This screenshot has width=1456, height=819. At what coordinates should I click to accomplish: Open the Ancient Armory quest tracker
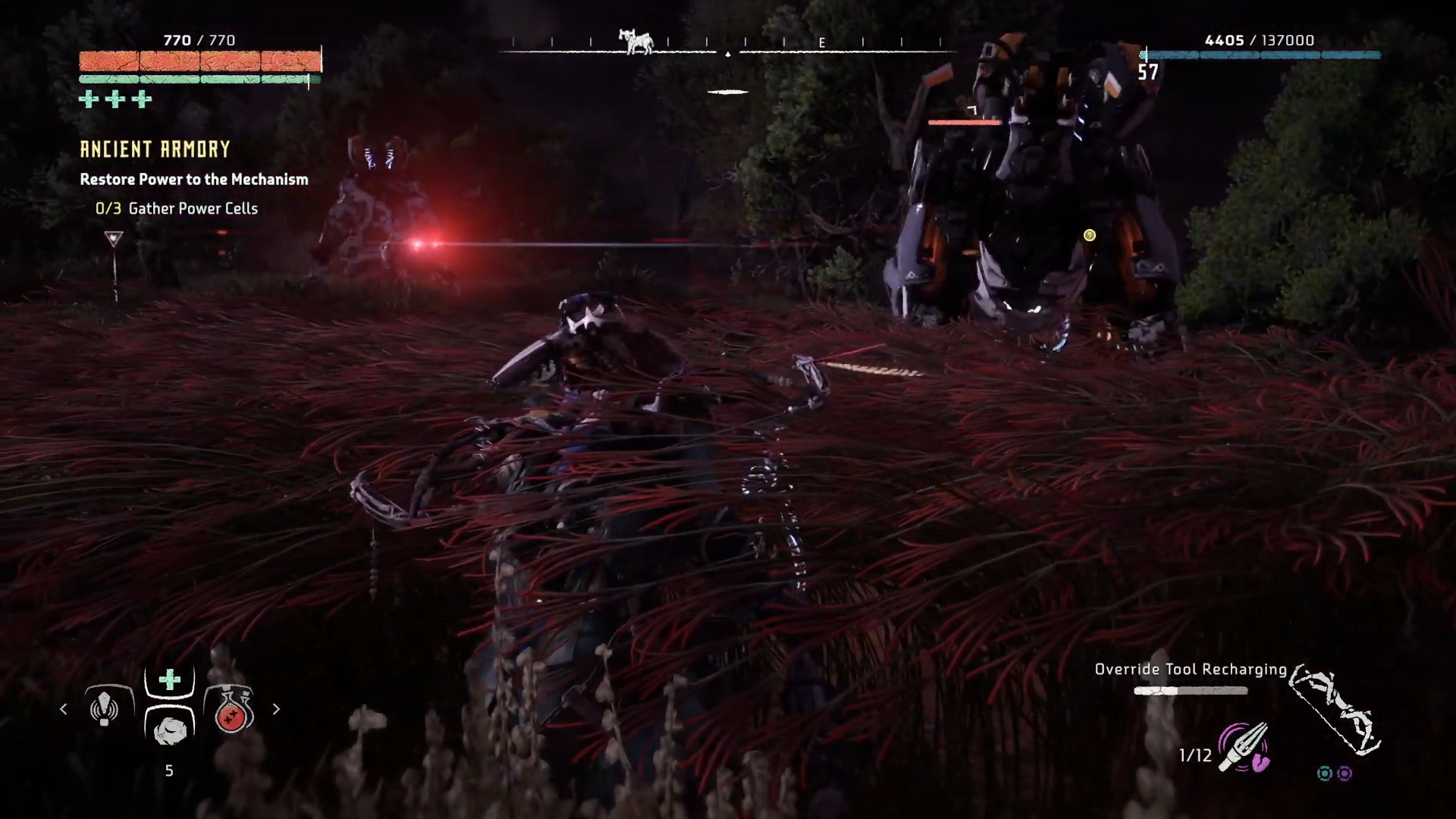pyautogui.click(x=155, y=149)
